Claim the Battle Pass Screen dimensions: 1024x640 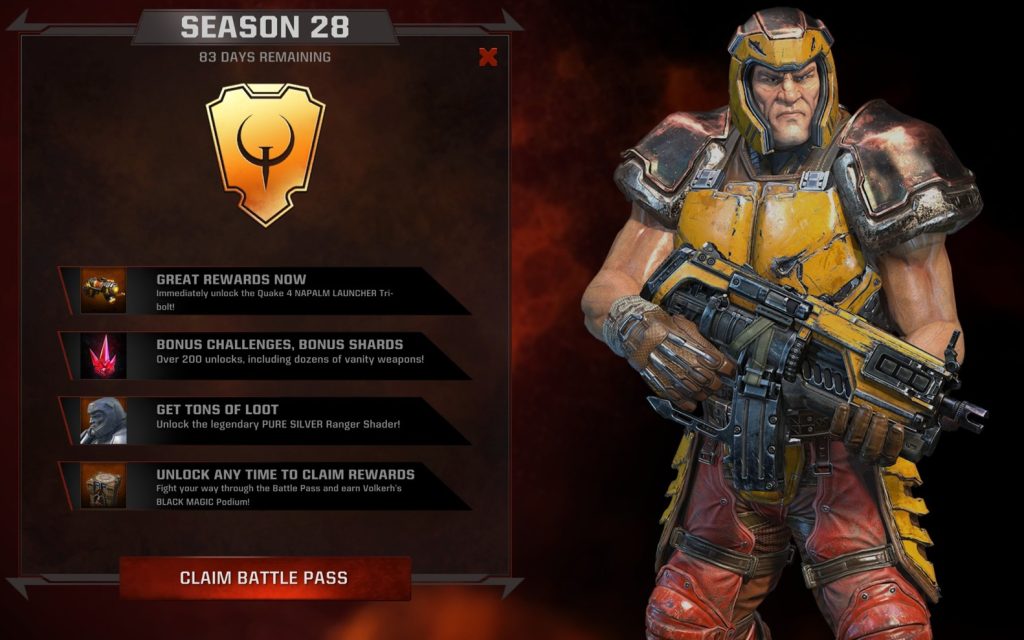click(264, 578)
